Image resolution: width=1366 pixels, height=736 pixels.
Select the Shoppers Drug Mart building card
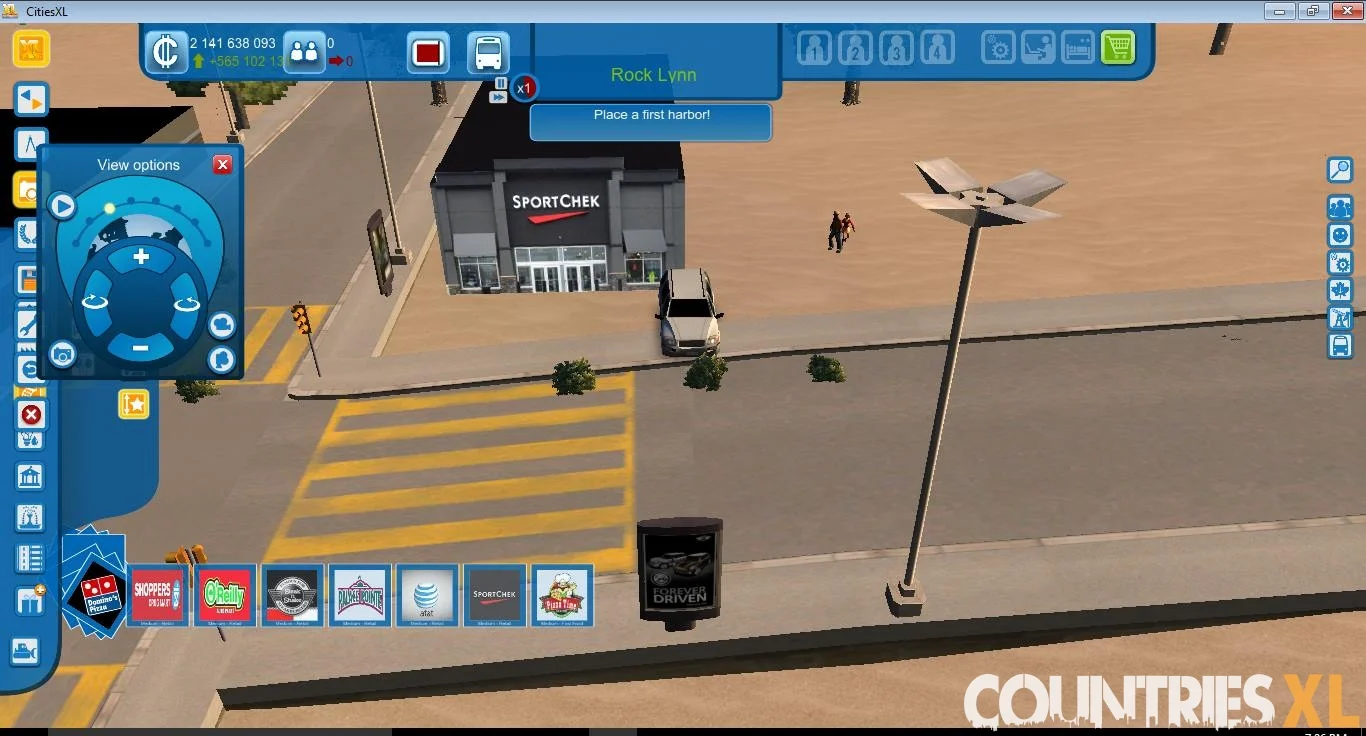tap(158, 596)
